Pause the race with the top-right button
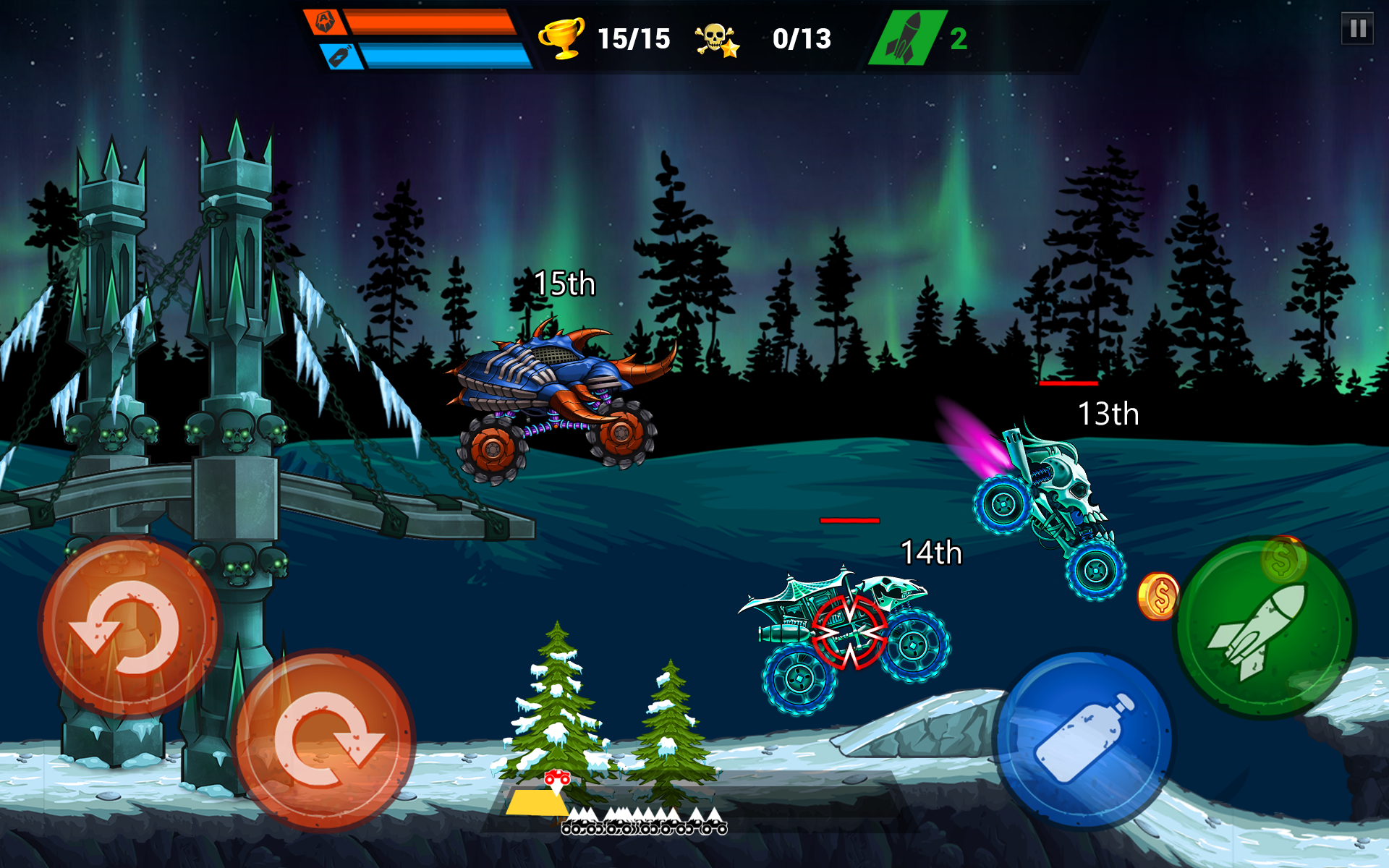 pos(1356,29)
